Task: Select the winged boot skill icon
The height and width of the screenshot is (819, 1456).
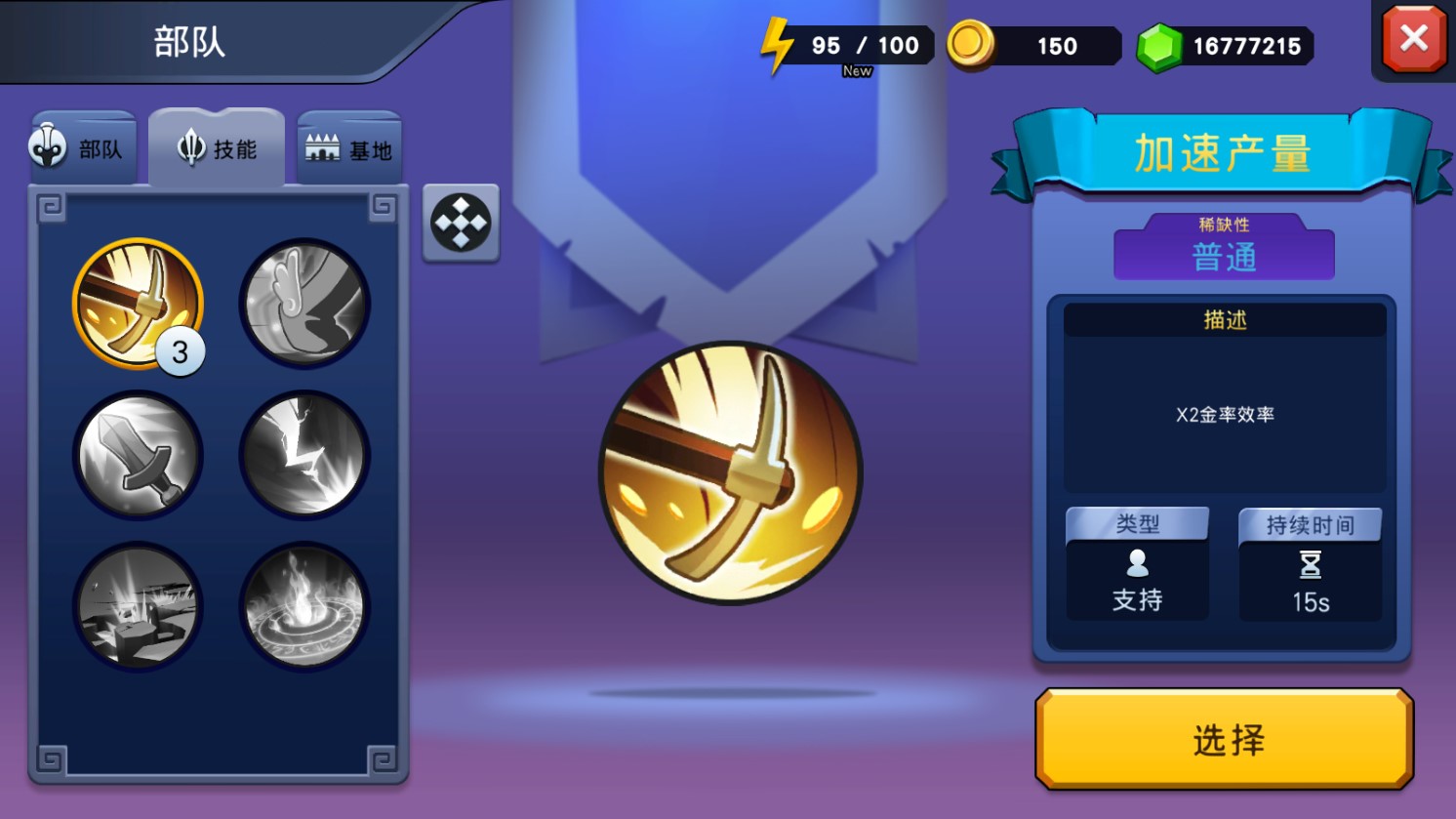Action: pyautogui.click(x=304, y=303)
